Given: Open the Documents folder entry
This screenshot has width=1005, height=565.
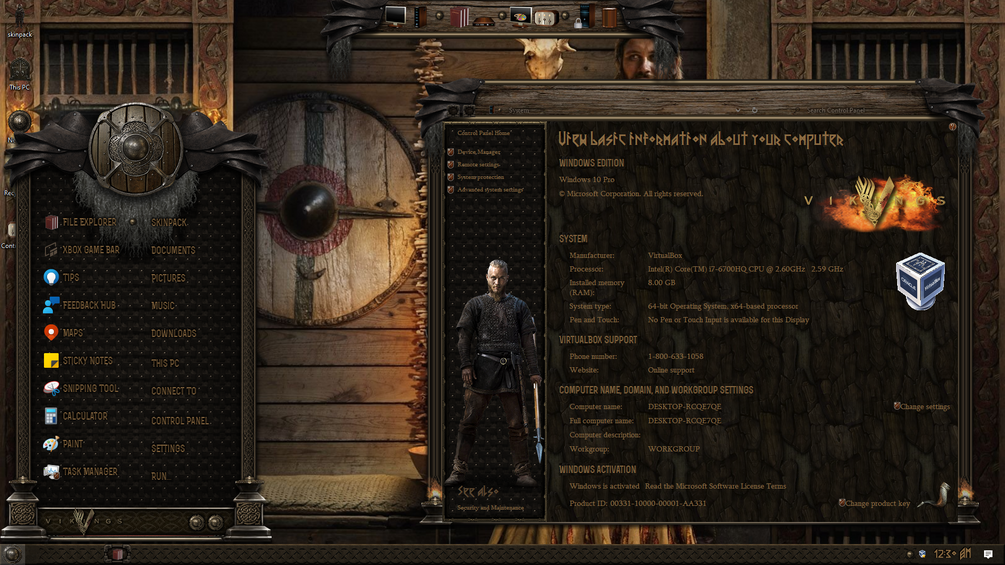Looking at the screenshot, I should coord(173,251).
